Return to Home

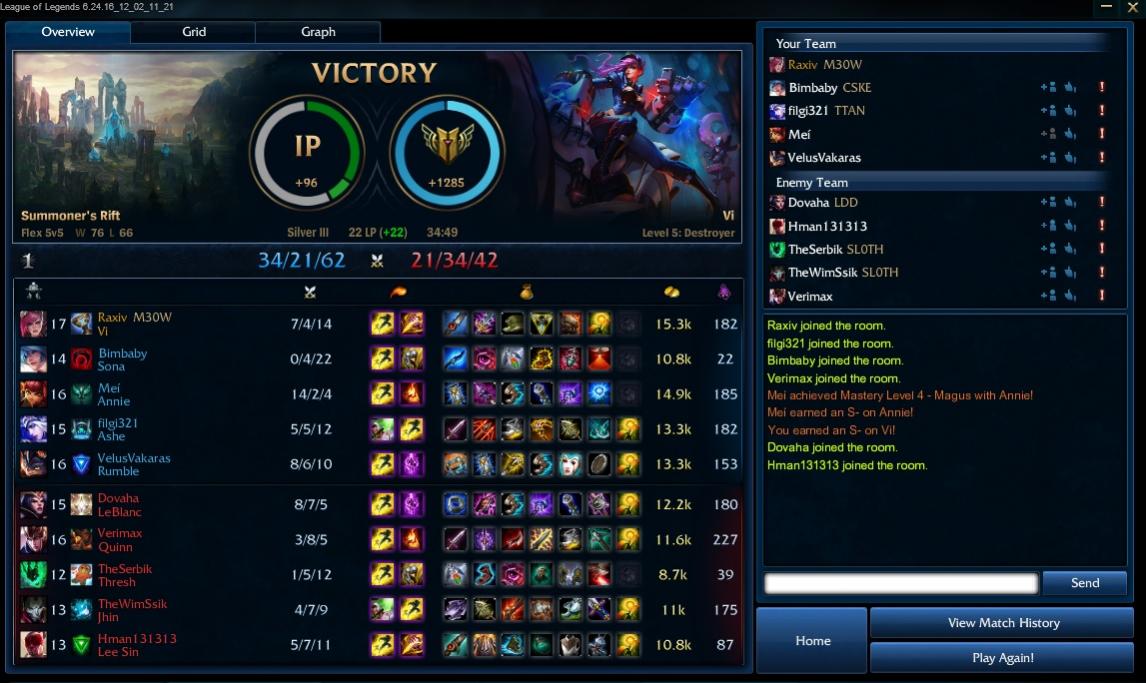(812, 641)
